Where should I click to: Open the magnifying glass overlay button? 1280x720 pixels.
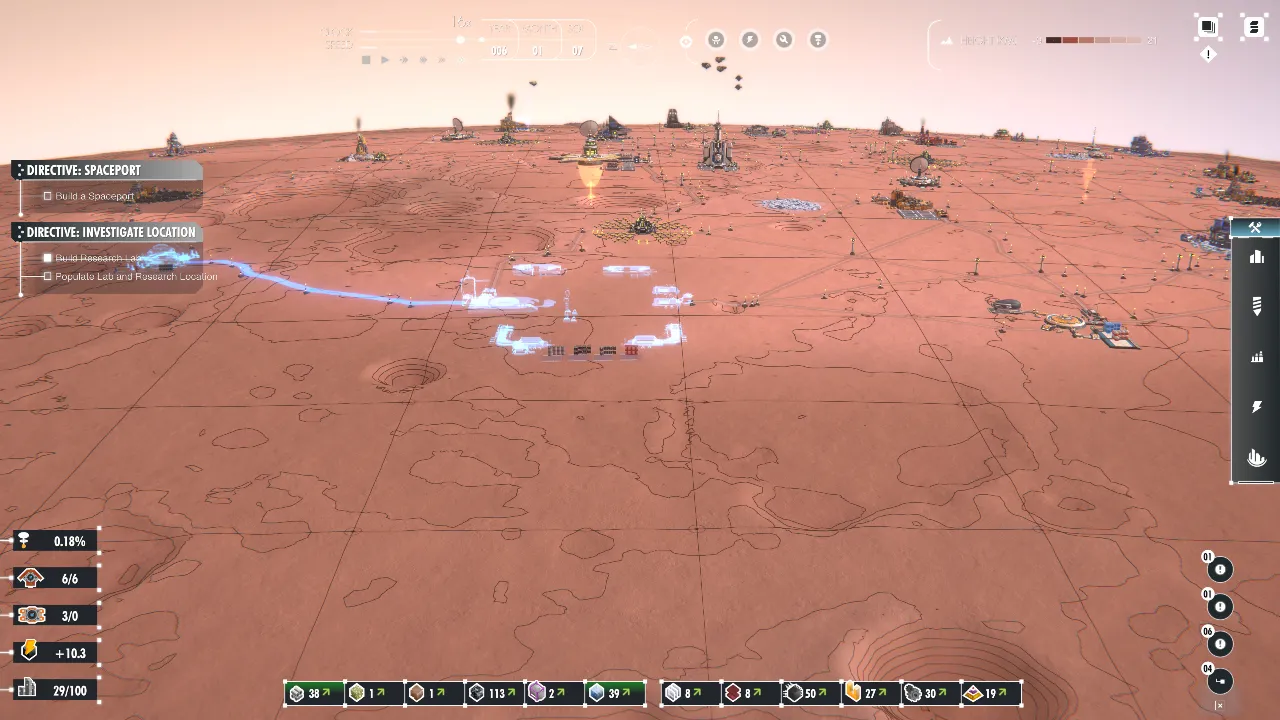click(784, 40)
